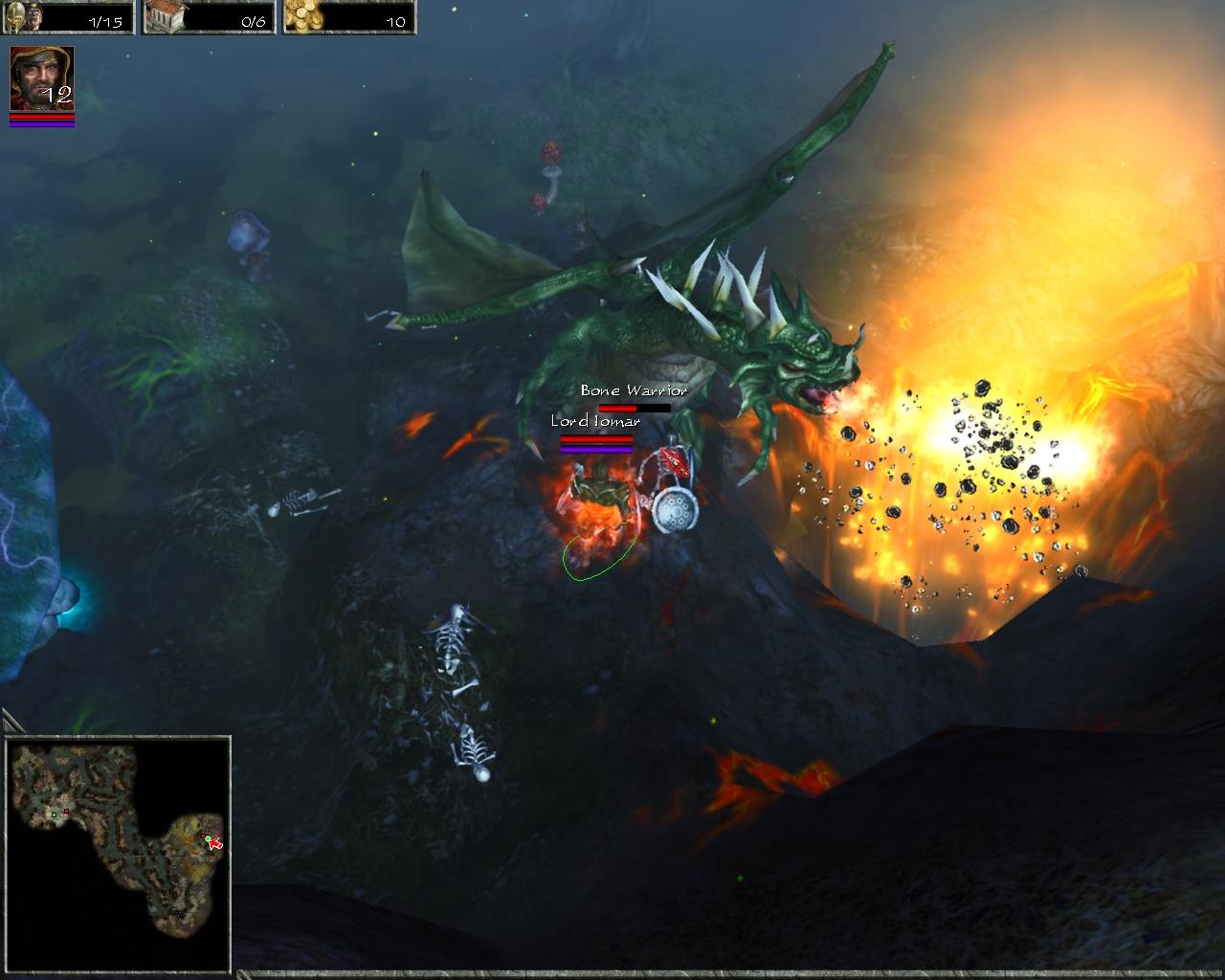
Task: Click the gold coins resource icon
Action: tap(301, 15)
